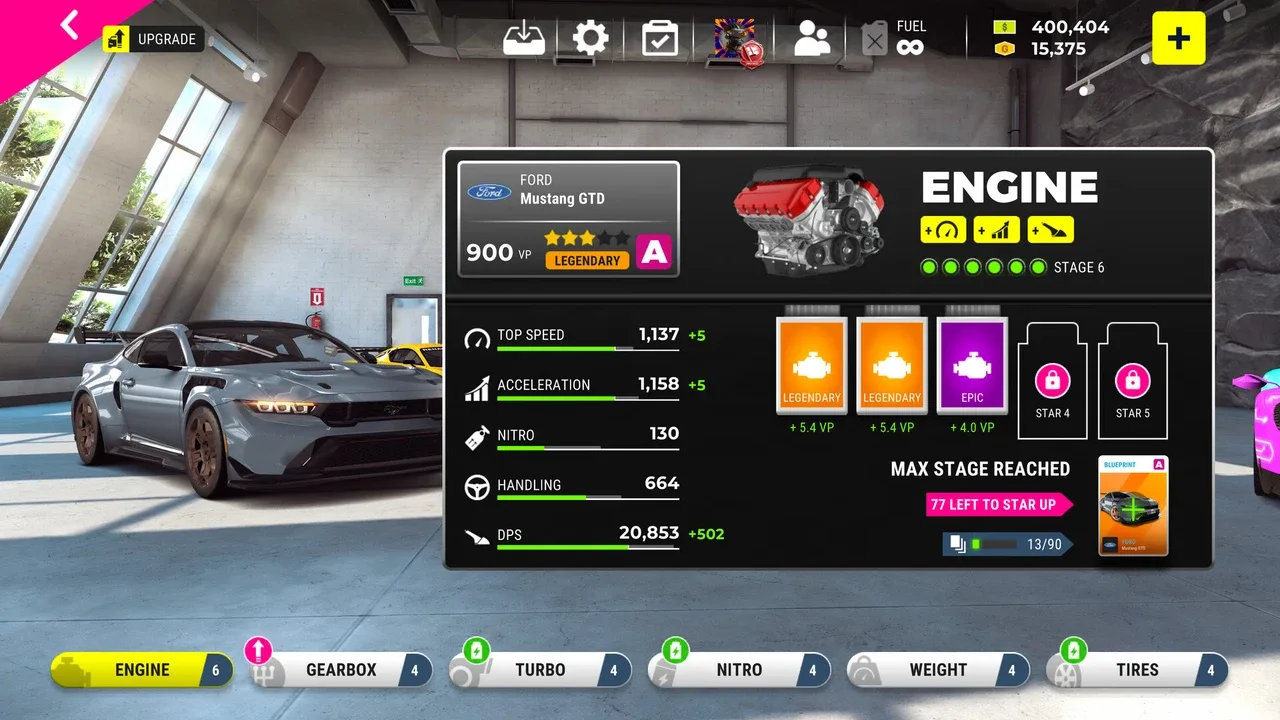The height and width of the screenshot is (720, 1280).
Task: Open the daily tasks checklist icon
Action: [x=660, y=39]
